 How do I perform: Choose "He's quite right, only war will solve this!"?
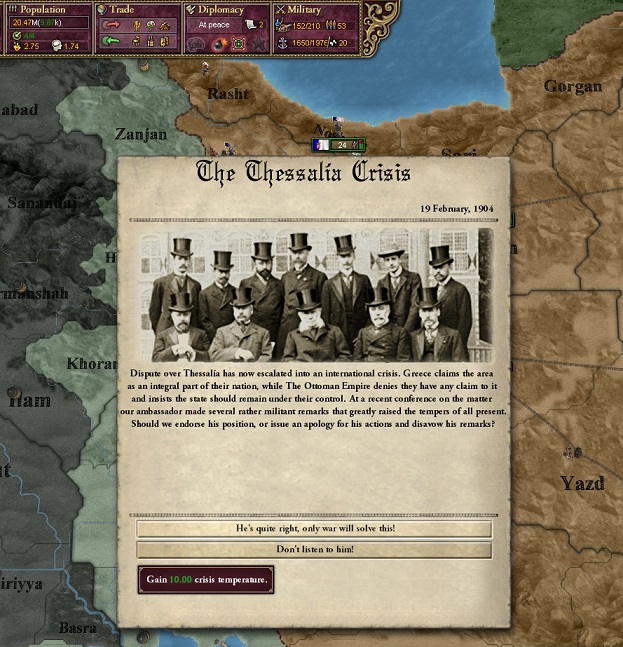[x=314, y=529]
